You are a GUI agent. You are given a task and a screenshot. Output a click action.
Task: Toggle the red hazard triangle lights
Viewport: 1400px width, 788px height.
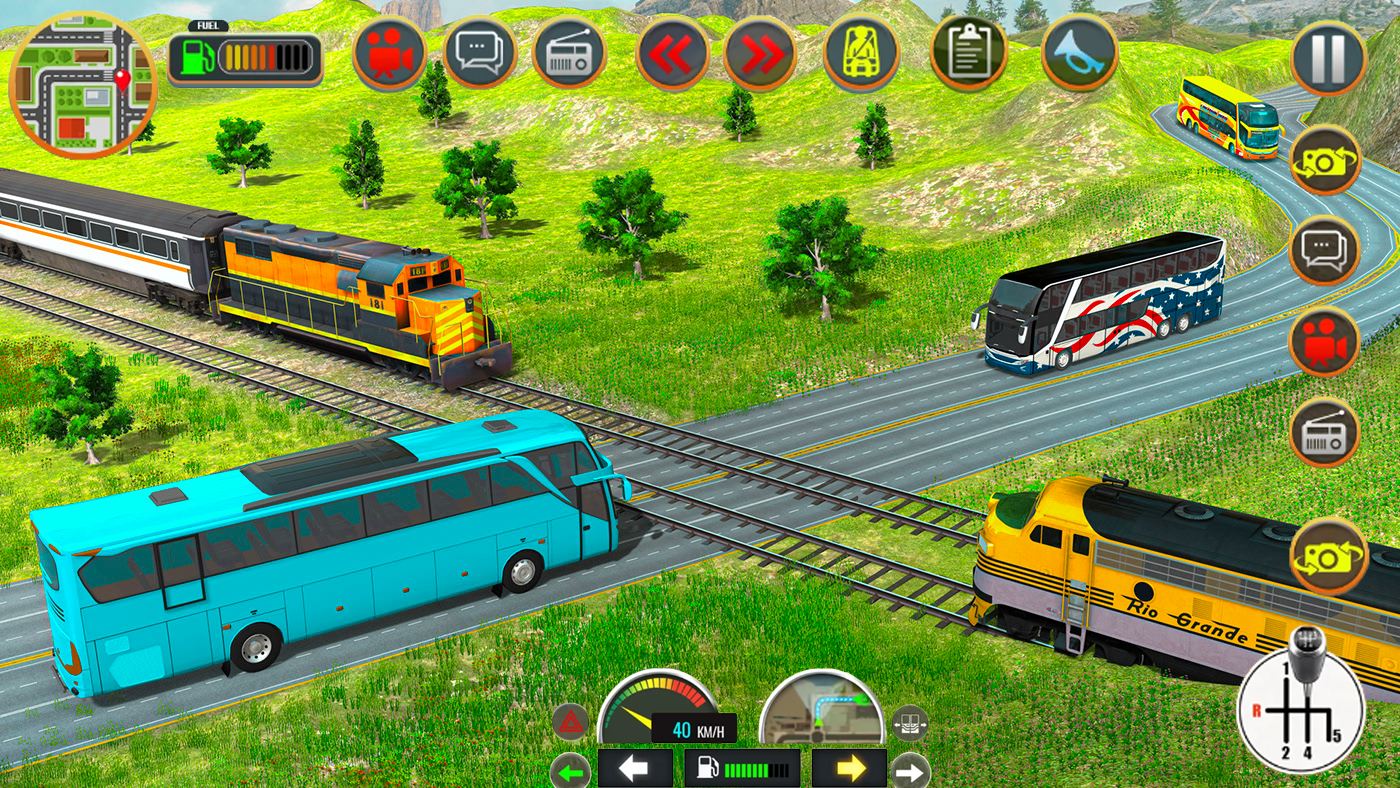click(570, 721)
